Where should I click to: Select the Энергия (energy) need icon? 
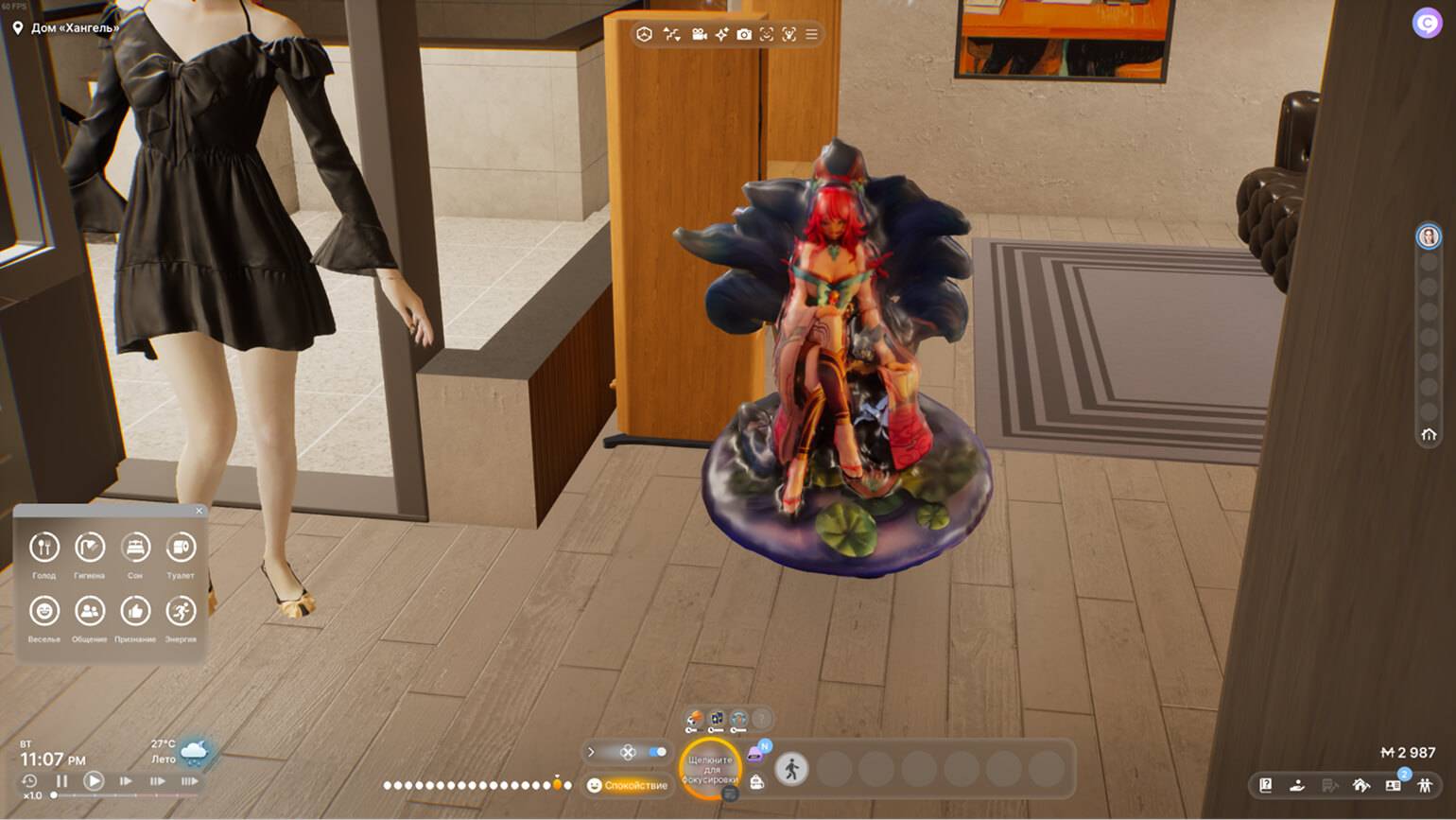point(181,611)
